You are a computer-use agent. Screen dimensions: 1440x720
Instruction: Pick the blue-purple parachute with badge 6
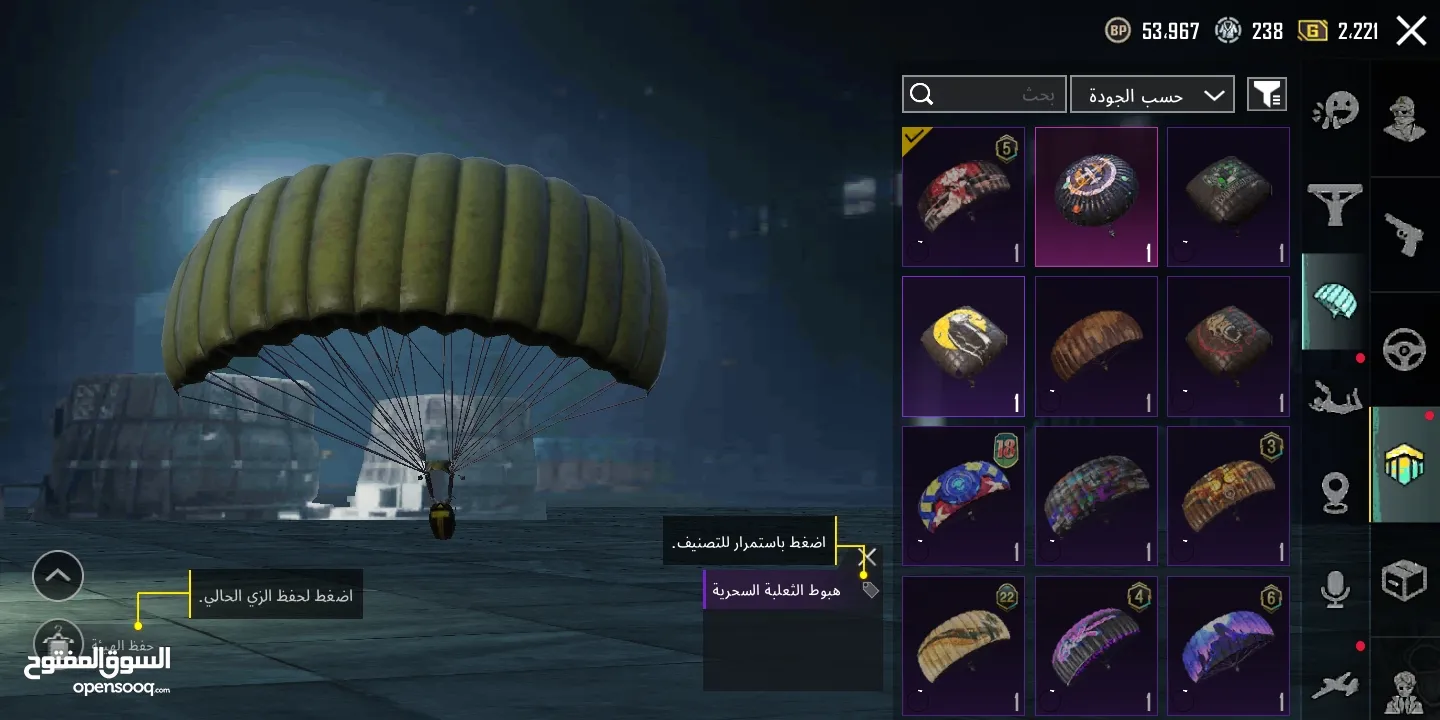coord(1228,645)
